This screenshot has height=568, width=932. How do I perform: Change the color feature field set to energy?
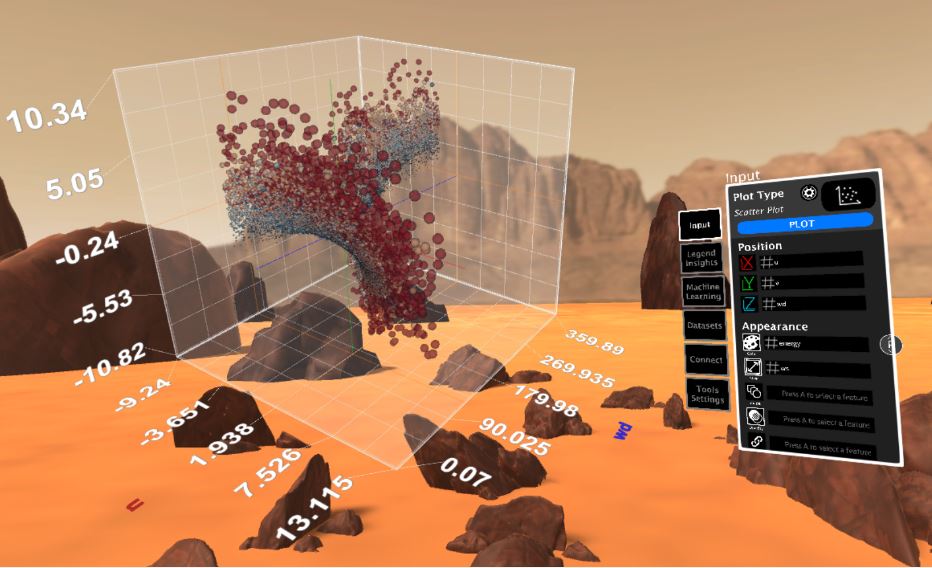pyautogui.click(x=817, y=344)
